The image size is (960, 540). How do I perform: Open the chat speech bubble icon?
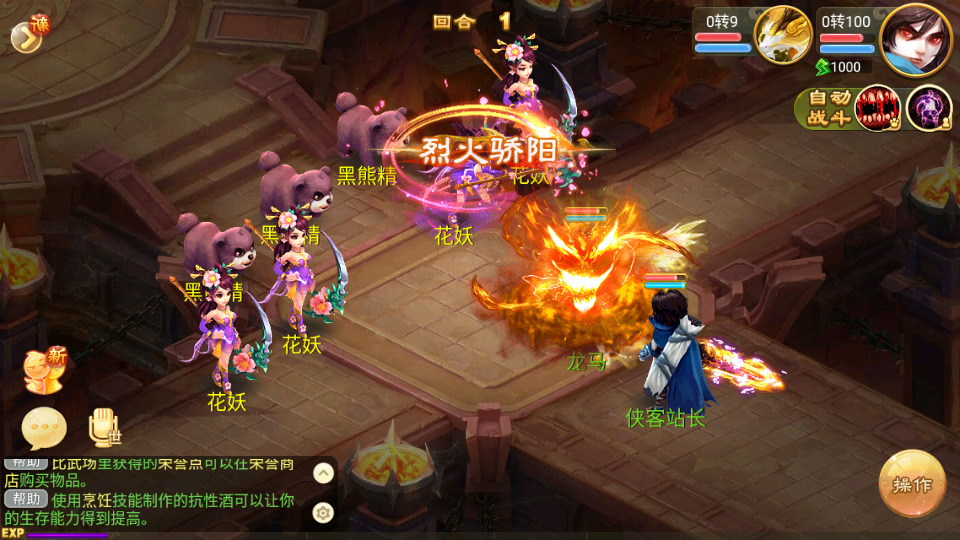click(x=44, y=427)
